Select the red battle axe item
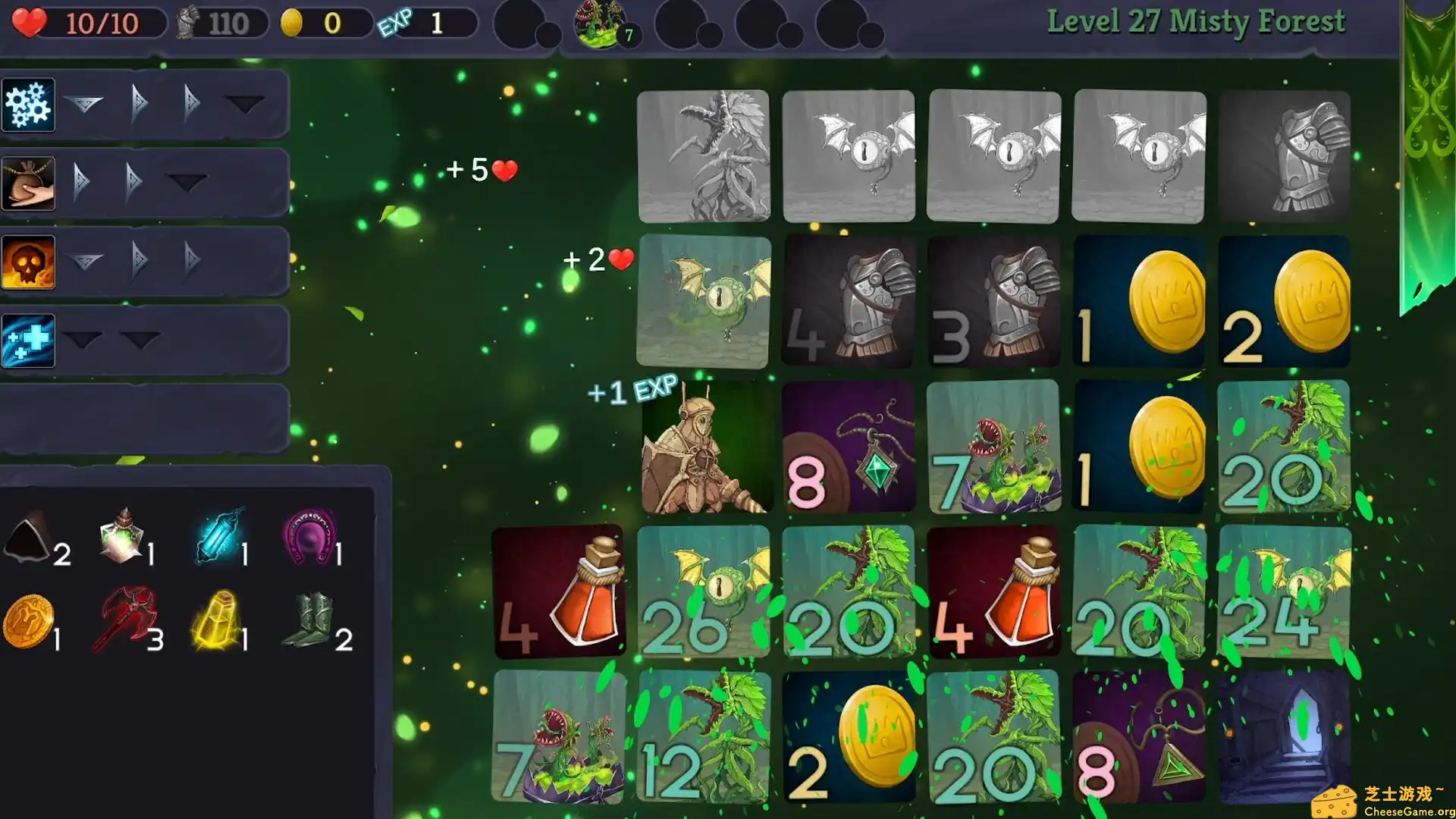The width and height of the screenshot is (1456, 819). click(x=127, y=618)
